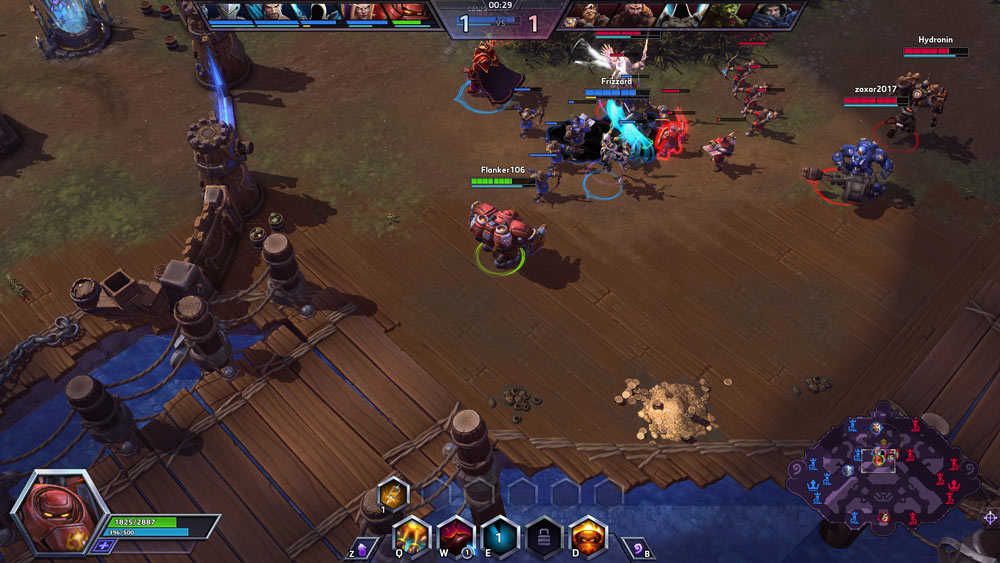This screenshot has width=1000, height=563.
Task: Click the locked heroic ability slot
Action: point(544,535)
